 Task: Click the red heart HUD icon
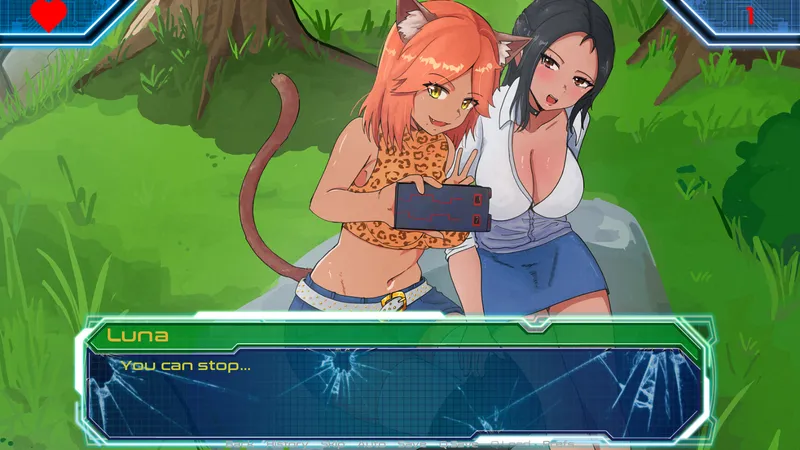point(47,15)
